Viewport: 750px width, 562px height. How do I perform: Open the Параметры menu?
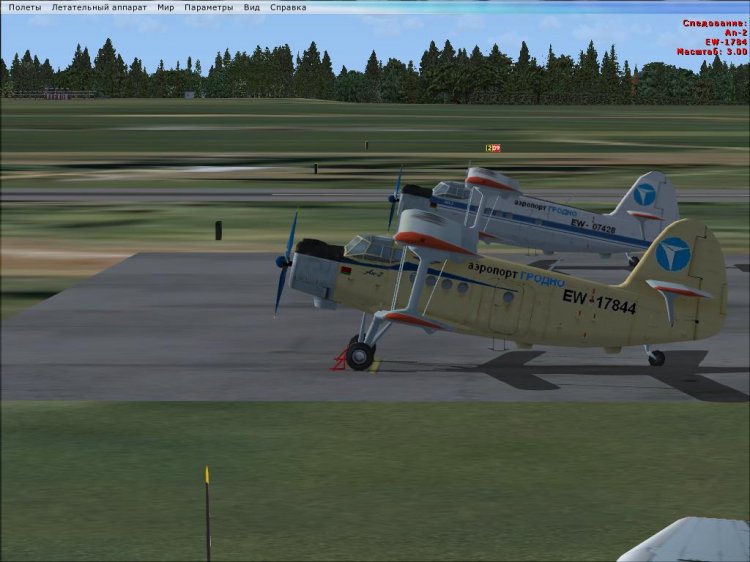208,7
